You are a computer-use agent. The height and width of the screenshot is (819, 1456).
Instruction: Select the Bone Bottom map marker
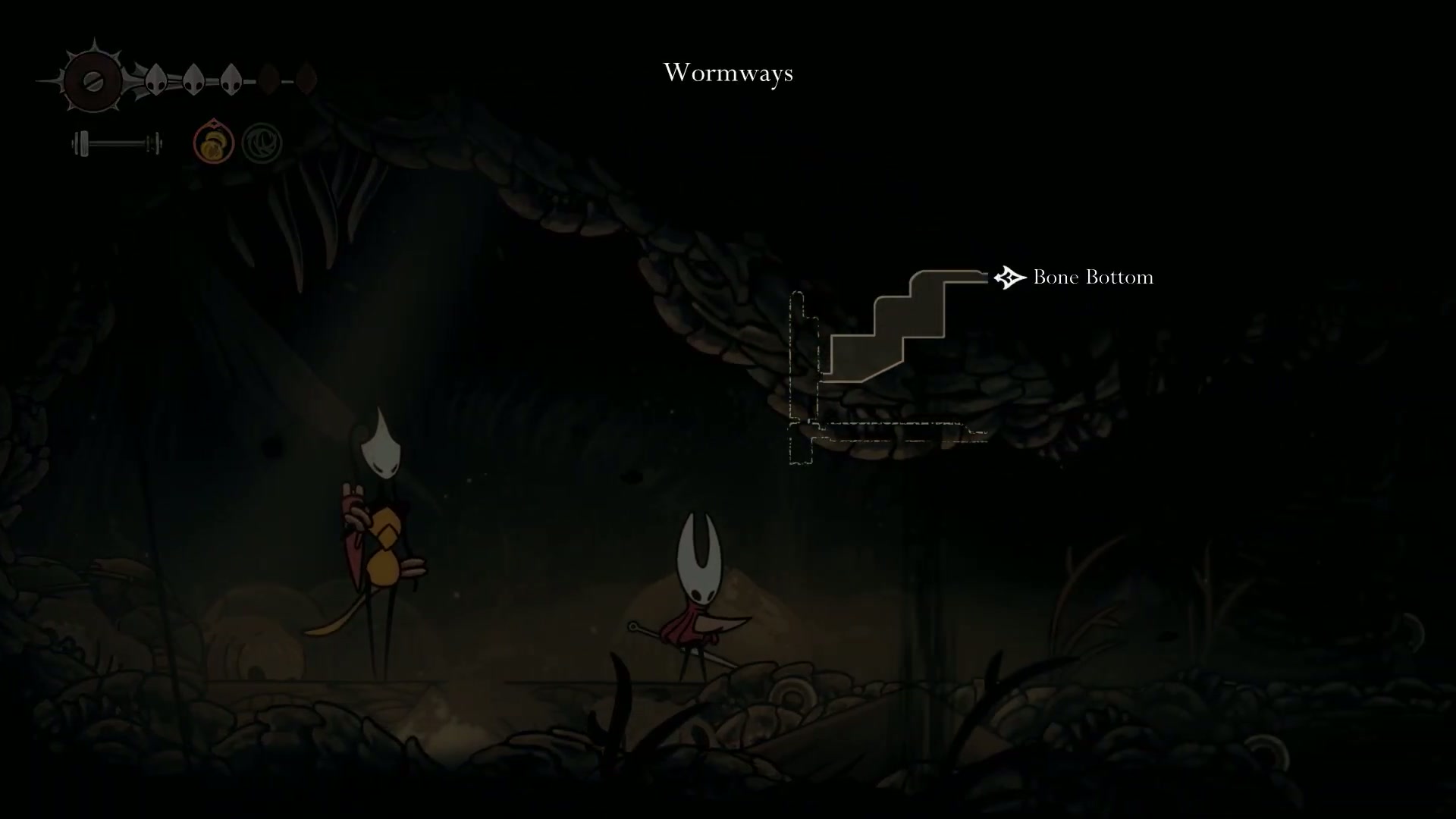coord(1009,278)
